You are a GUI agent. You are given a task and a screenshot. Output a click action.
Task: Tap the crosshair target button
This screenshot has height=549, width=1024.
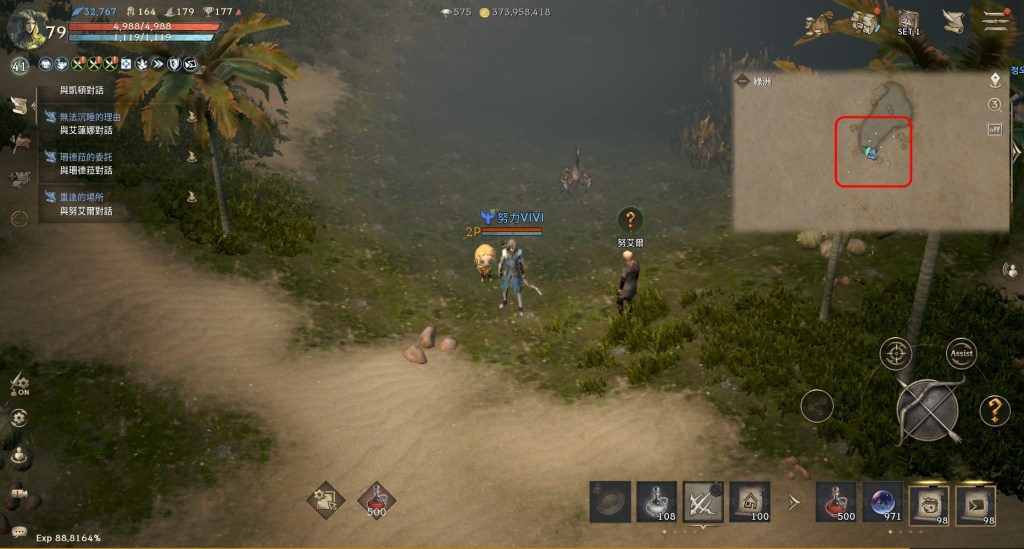tap(896, 354)
